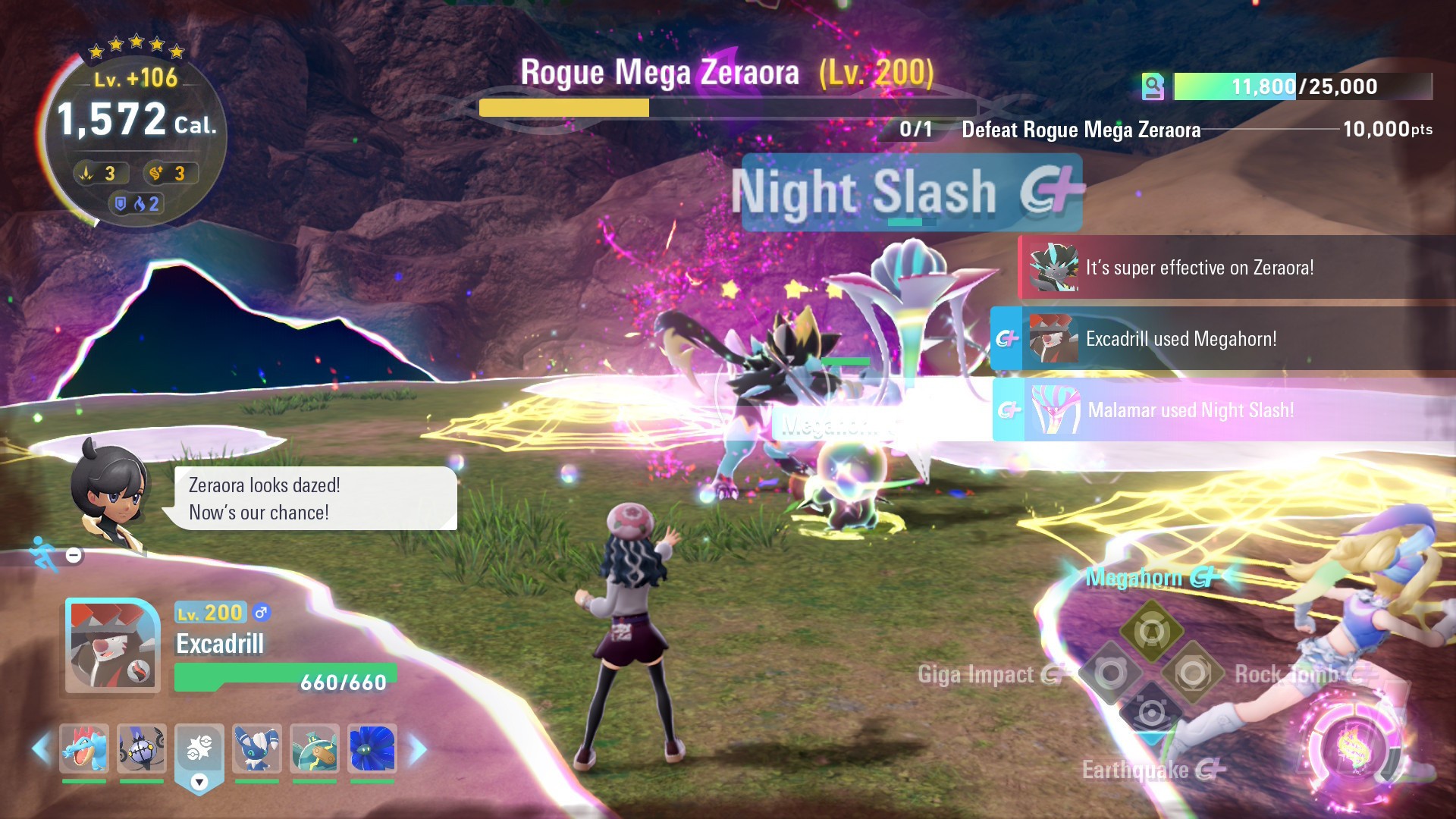Use the Megahorn move
This screenshot has width=1456, height=819.
coord(1151,631)
